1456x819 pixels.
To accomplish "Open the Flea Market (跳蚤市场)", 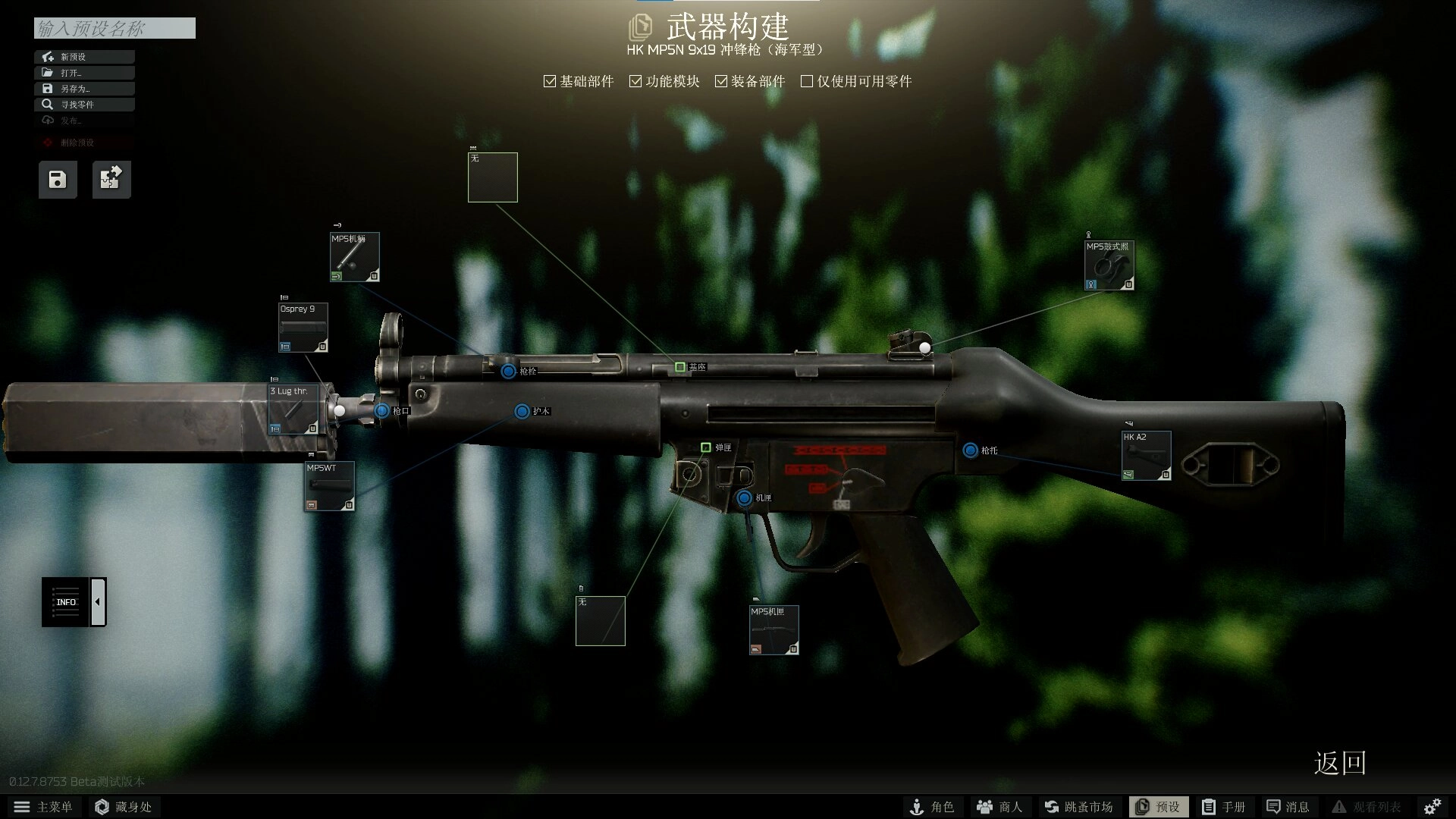I will point(1078,807).
